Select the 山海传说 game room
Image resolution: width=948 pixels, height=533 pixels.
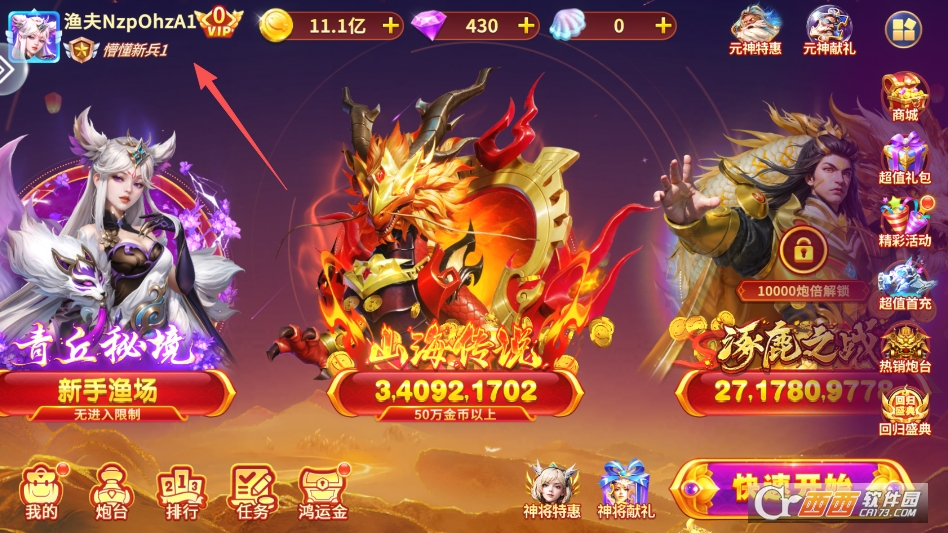click(x=456, y=392)
